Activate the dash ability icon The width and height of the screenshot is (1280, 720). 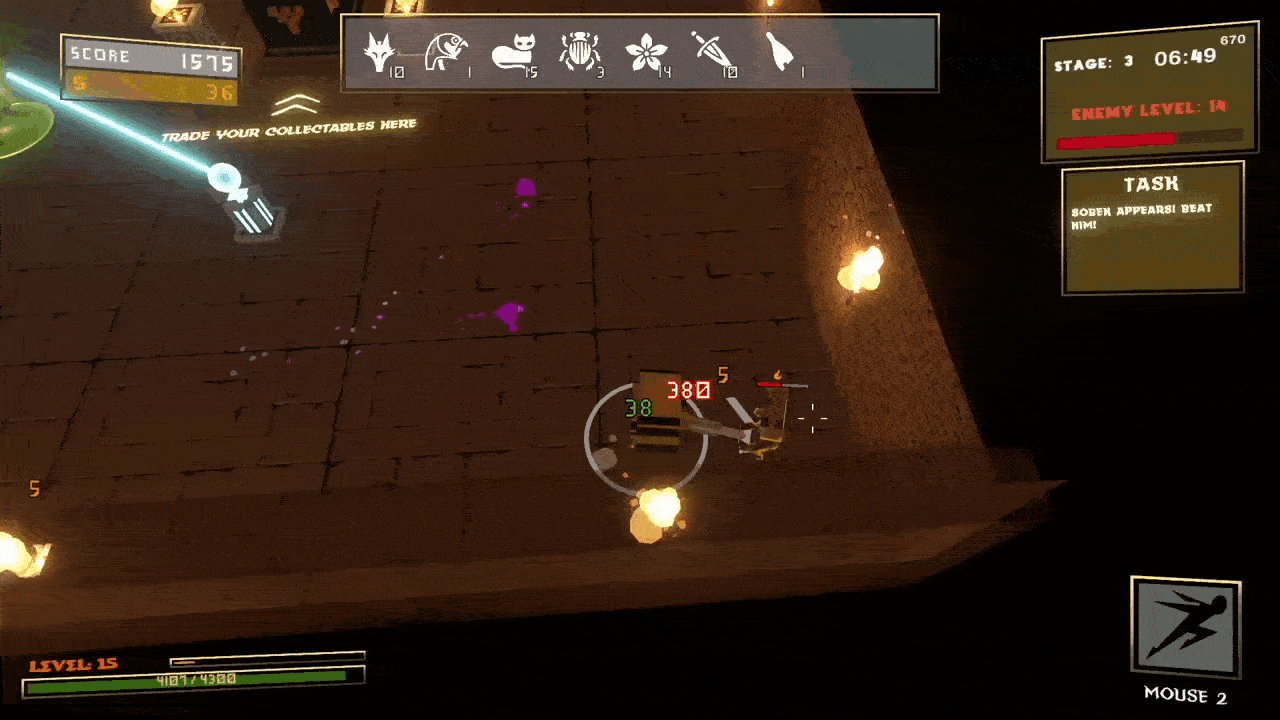[1185, 627]
